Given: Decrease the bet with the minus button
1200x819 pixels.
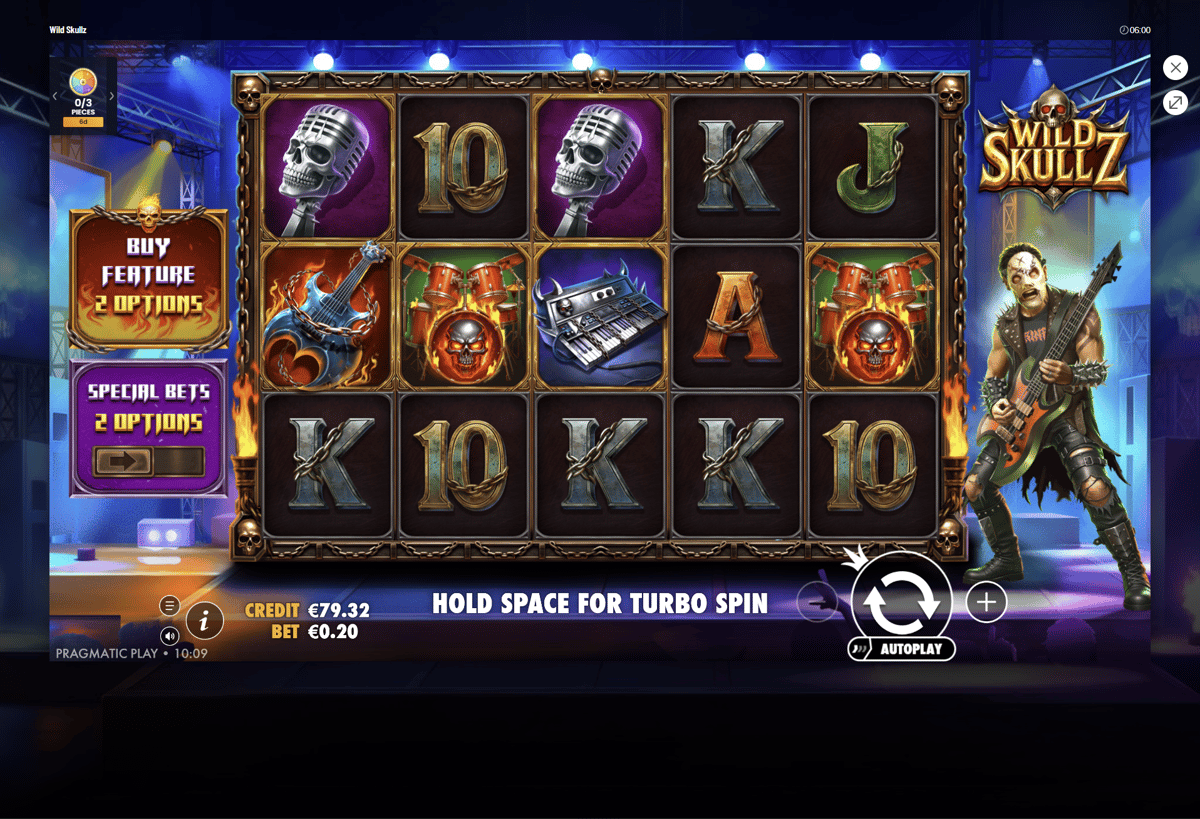Looking at the screenshot, I should tap(818, 601).
